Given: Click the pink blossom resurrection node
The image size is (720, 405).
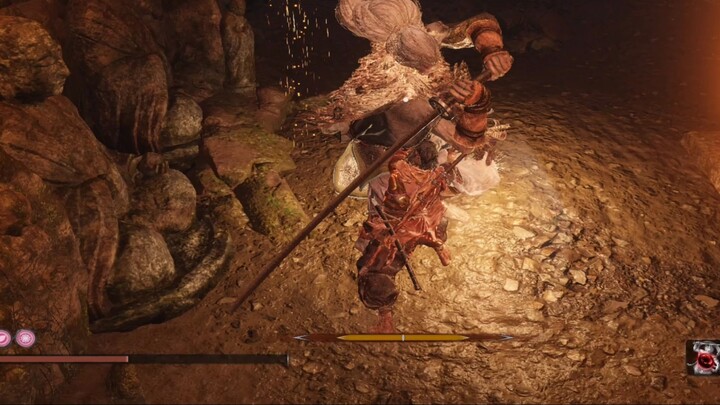Looking at the screenshot, I should click(x=25, y=338).
